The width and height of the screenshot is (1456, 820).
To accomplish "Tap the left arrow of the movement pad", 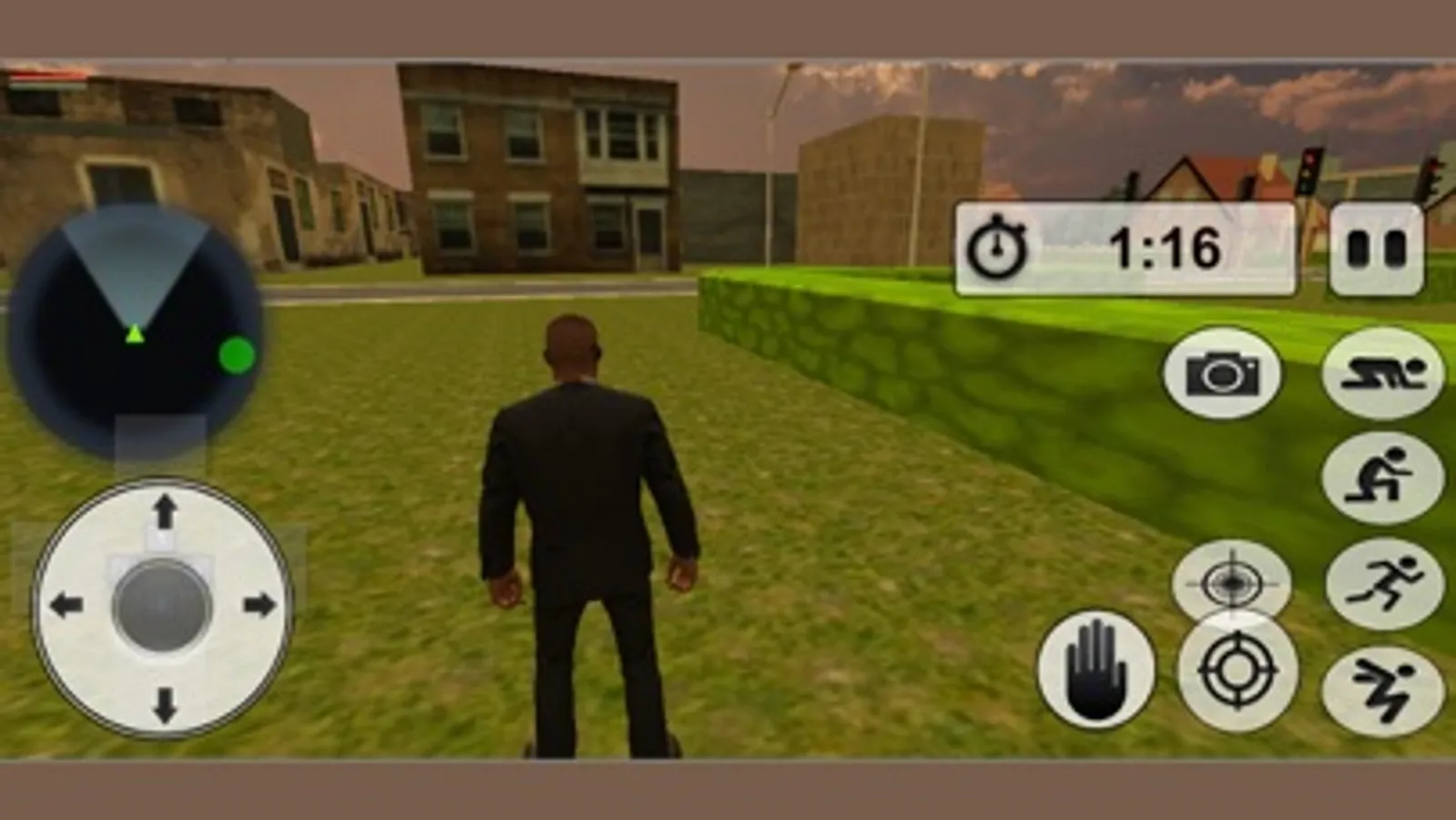I will pos(67,603).
